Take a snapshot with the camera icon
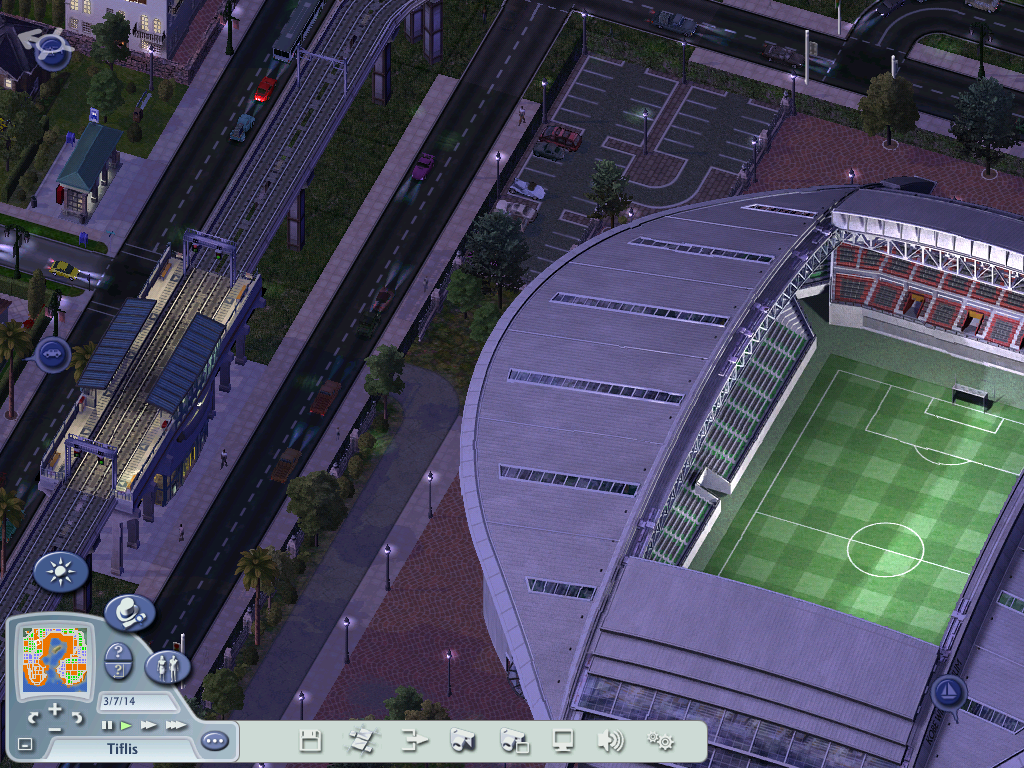The image size is (1024, 768). 462,741
